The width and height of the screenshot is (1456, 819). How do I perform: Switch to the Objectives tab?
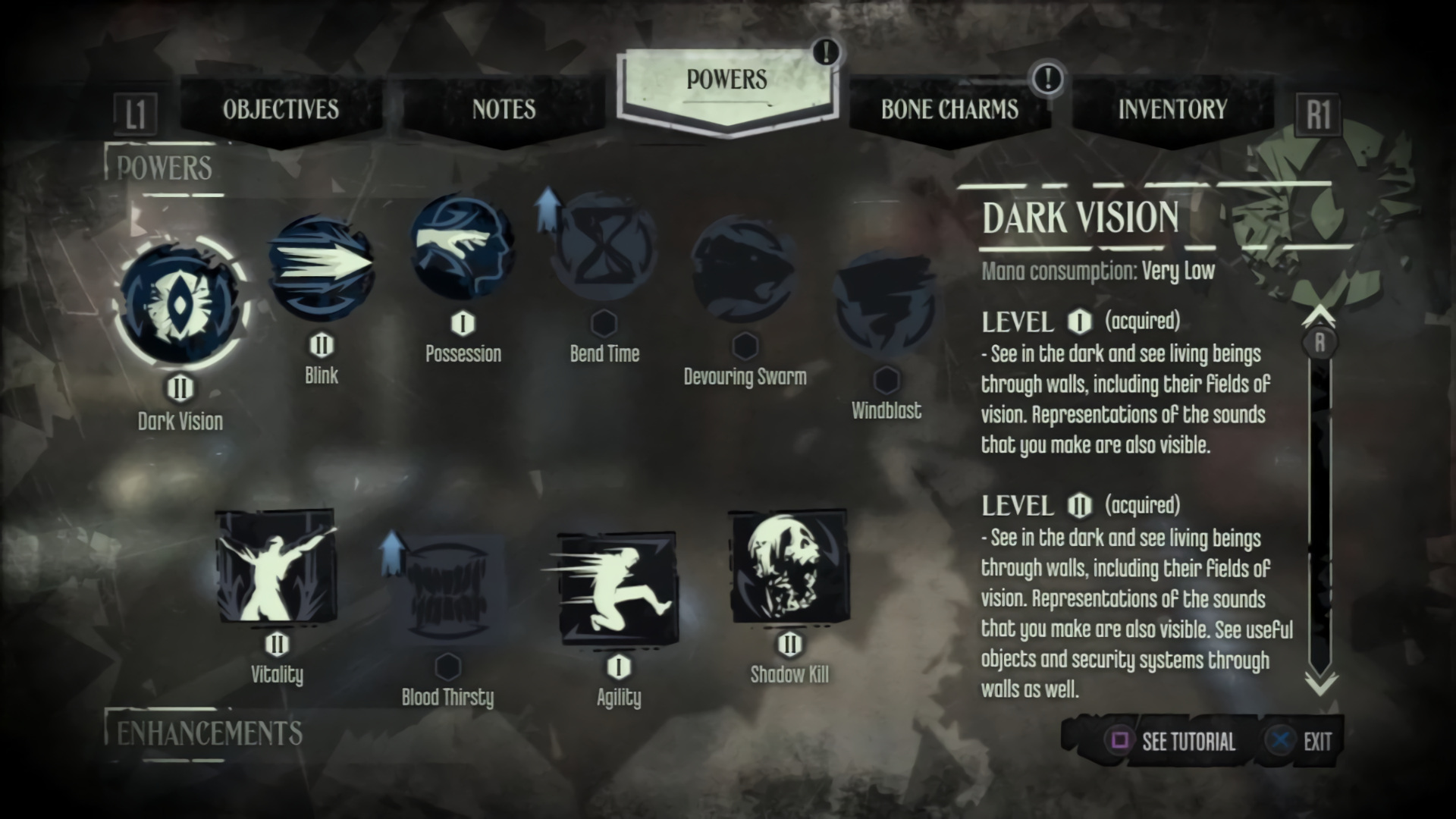click(281, 110)
